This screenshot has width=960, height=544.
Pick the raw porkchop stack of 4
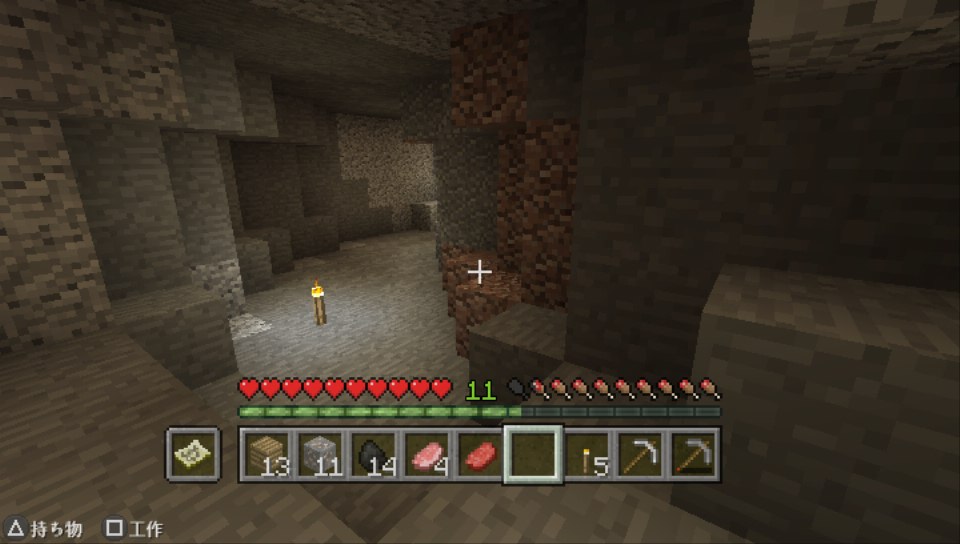point(428,455)
